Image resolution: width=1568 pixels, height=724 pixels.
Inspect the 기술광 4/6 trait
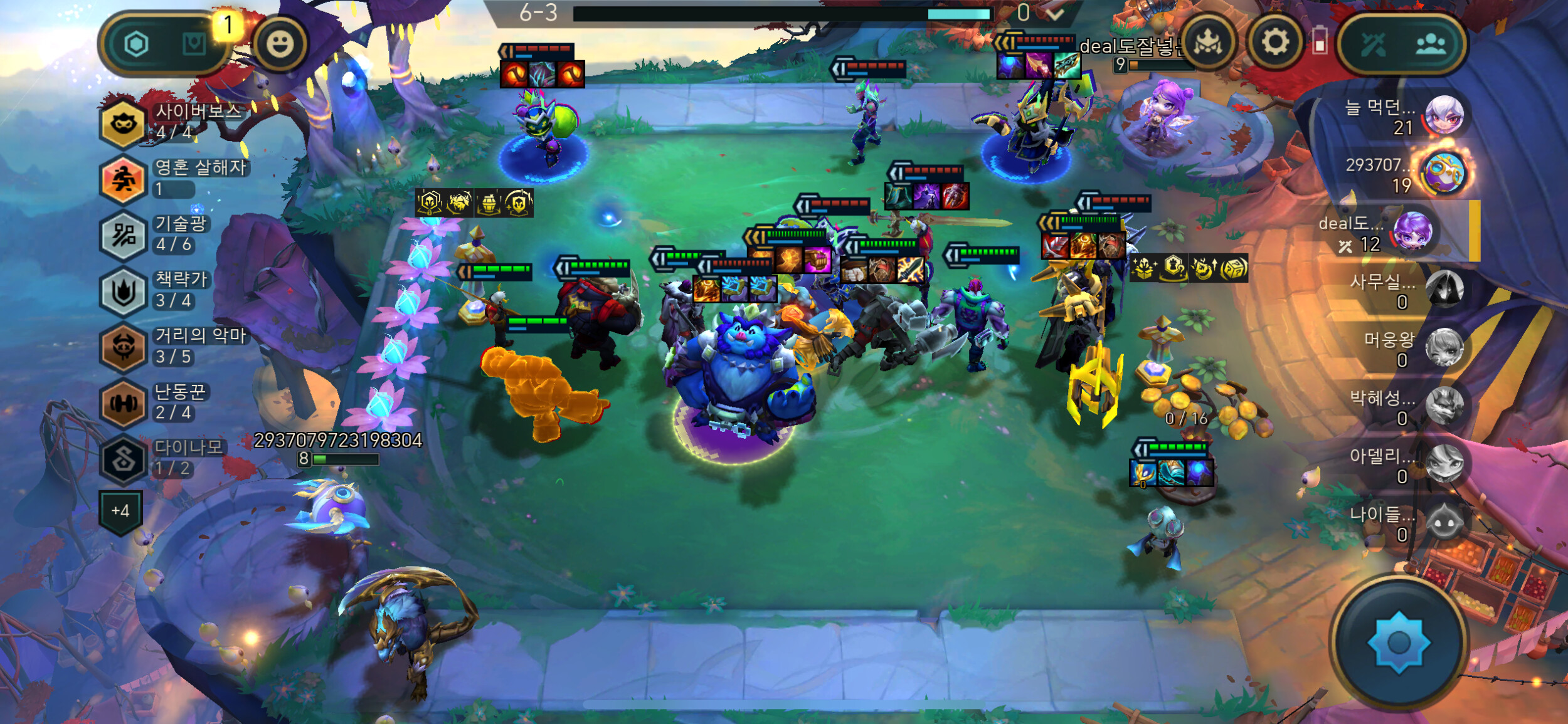pyautogui.click(x=123, y=235)
